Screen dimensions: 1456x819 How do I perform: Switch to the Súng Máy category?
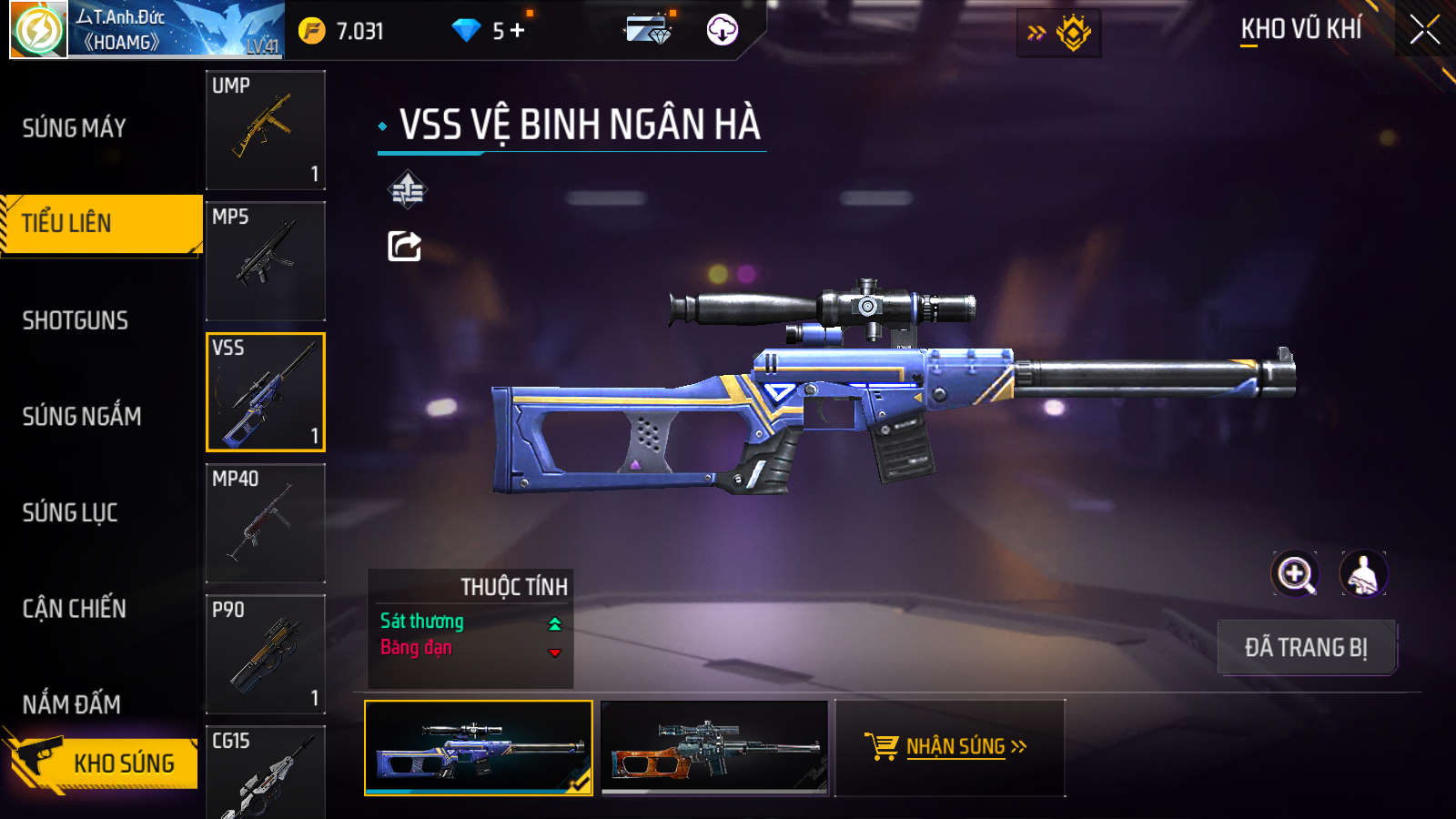(75, 128)
